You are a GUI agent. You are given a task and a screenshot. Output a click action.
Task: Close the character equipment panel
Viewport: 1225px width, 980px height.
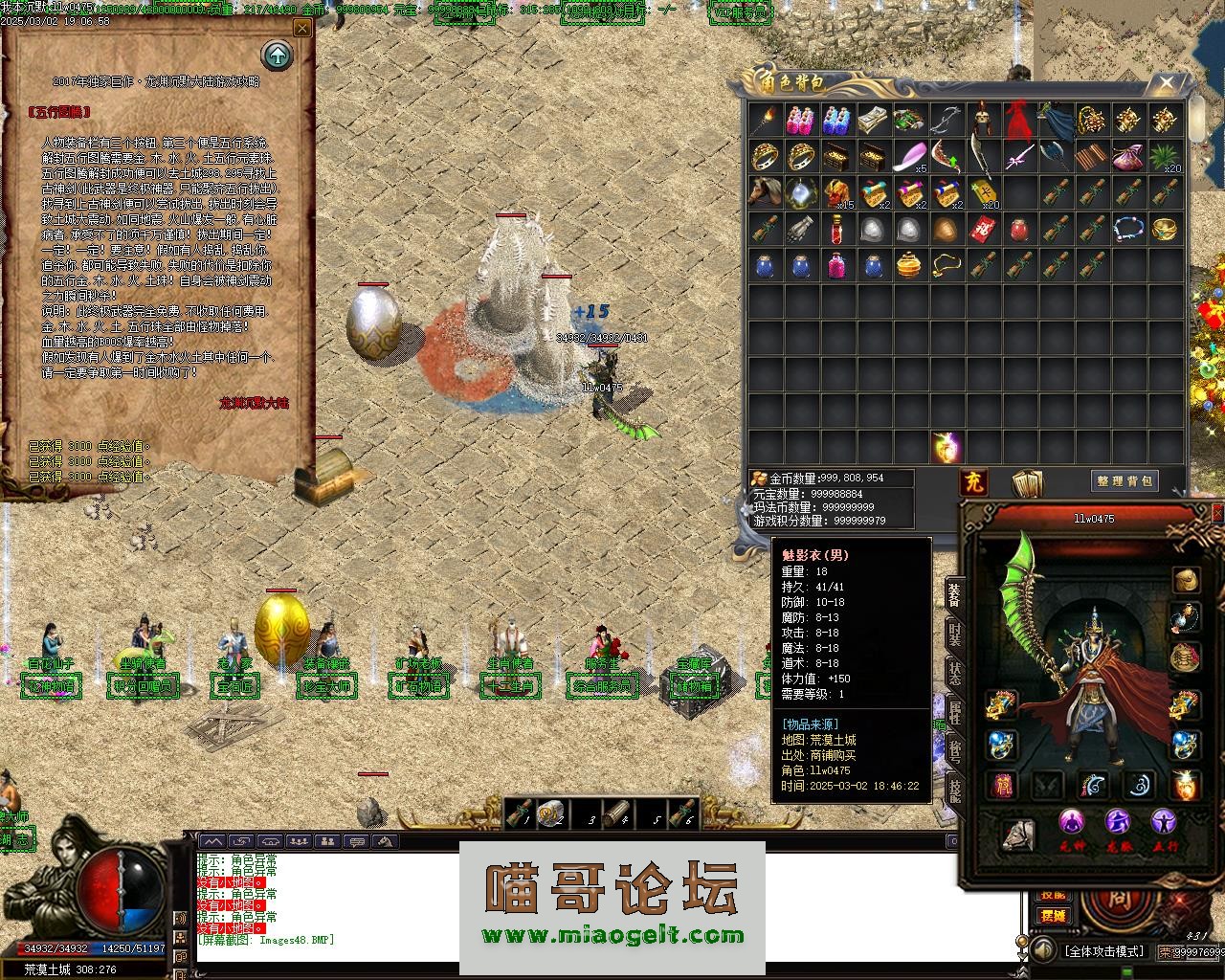click(1217, 514)
